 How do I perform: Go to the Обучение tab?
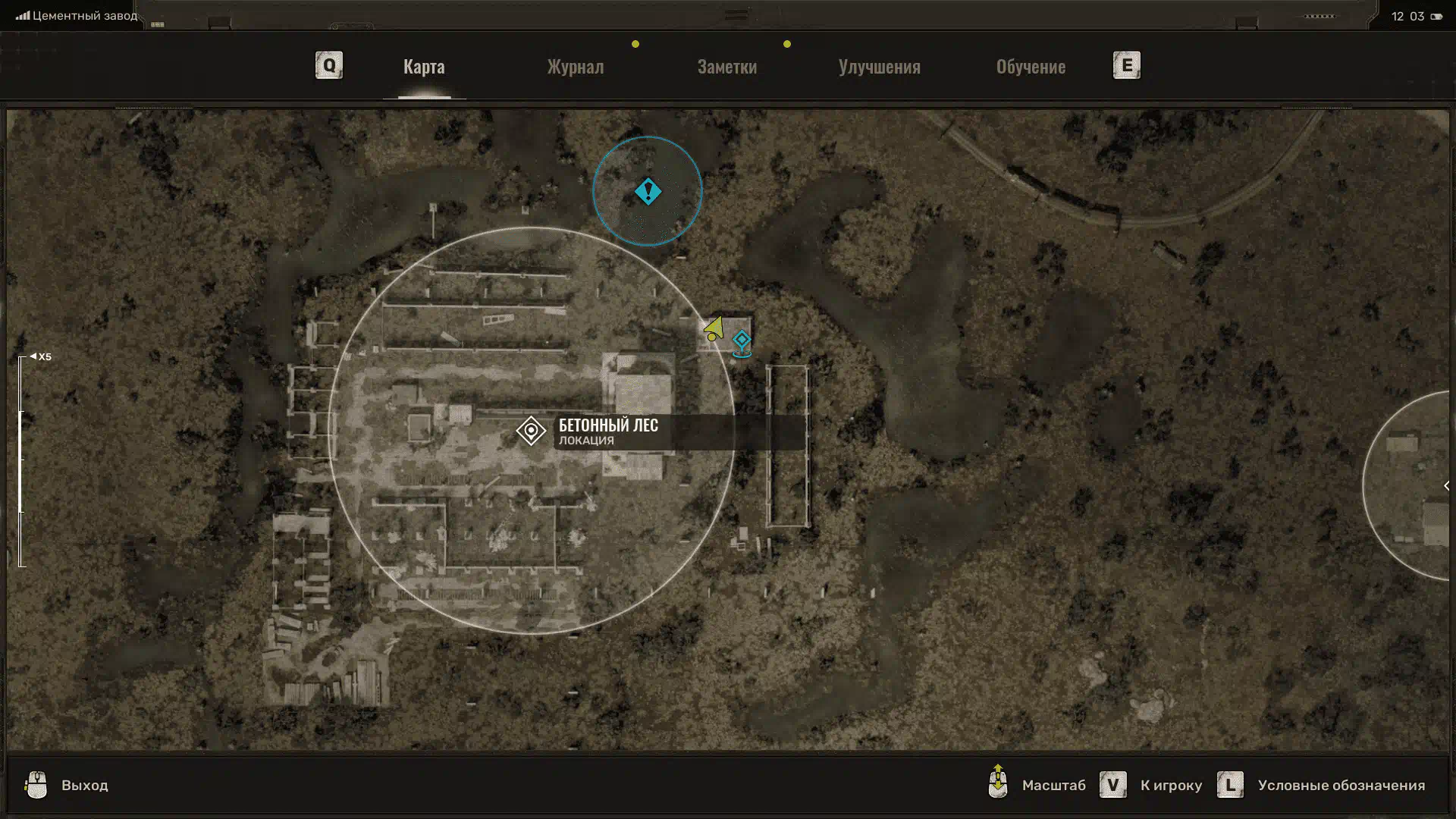point(1031,67)
